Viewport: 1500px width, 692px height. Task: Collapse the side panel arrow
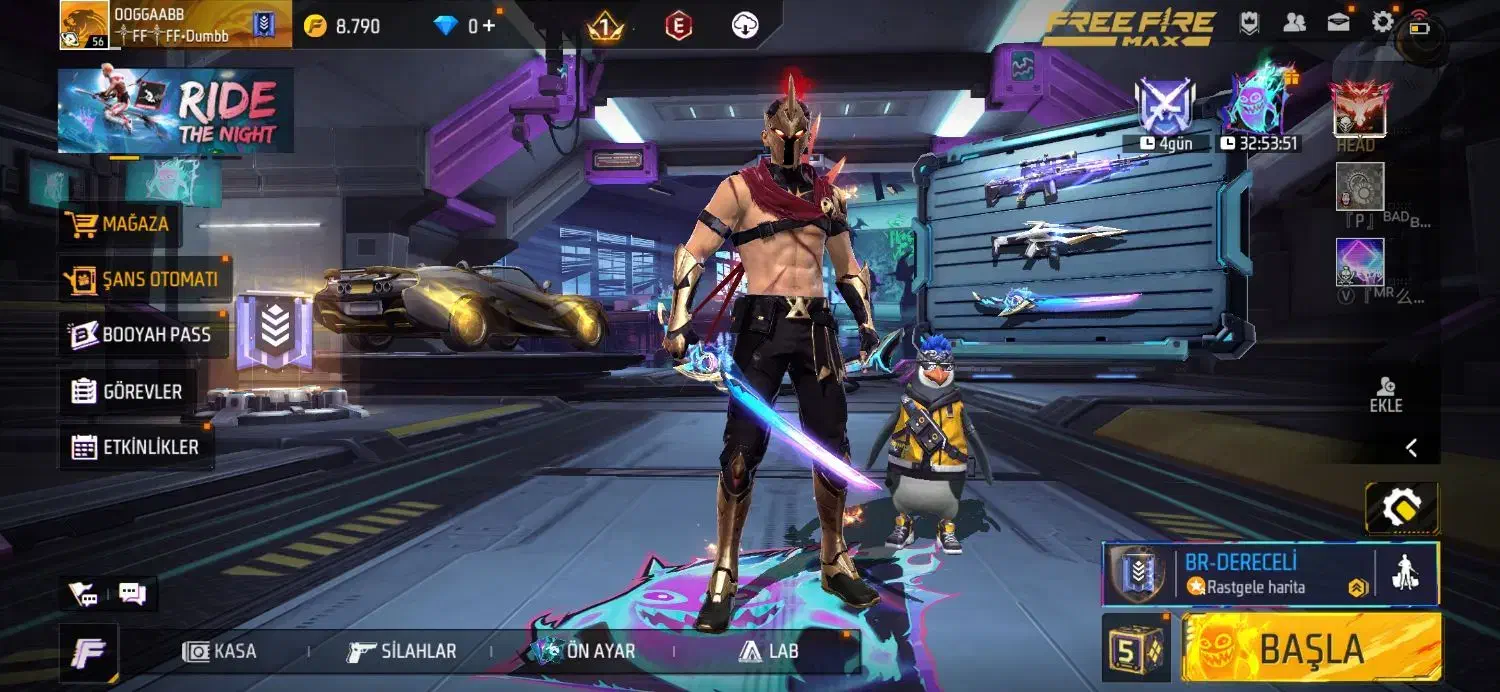tap(1412, 448)
